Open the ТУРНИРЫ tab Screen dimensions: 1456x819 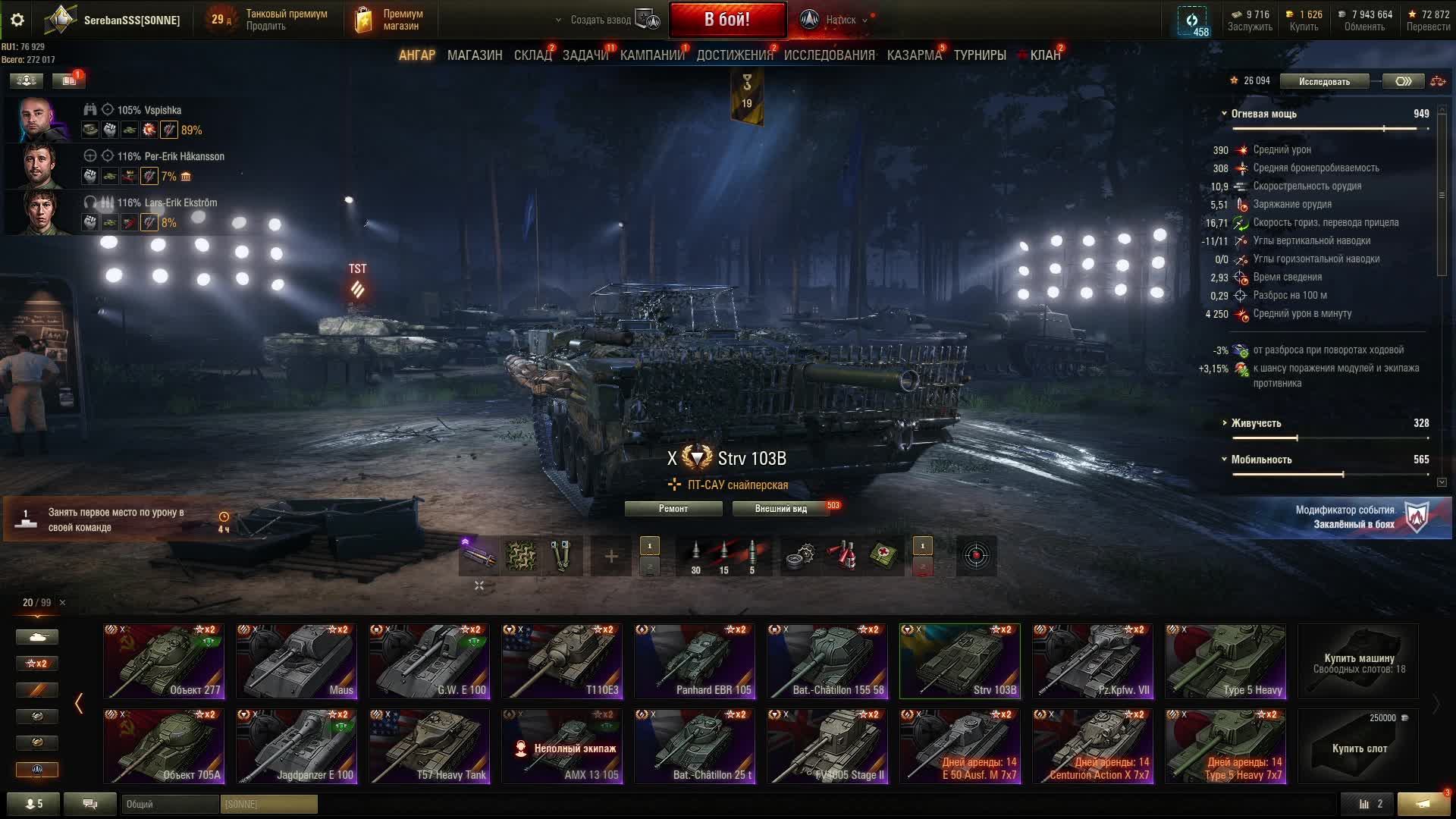click(980, 55)
